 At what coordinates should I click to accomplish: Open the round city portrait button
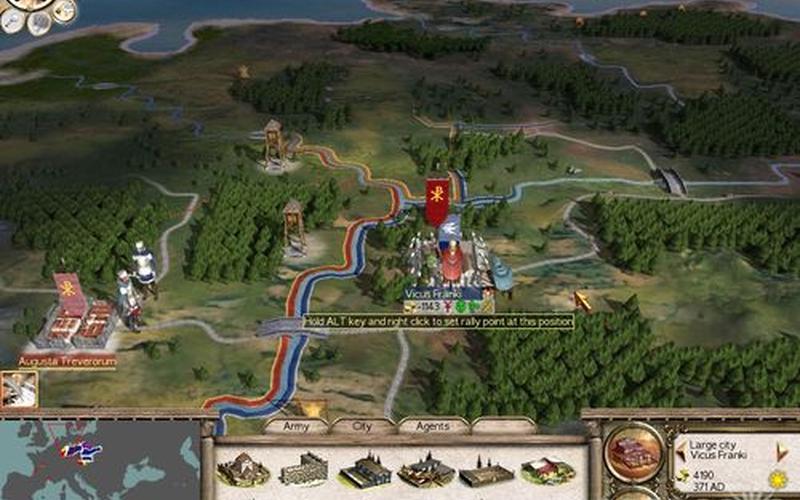point(634,453)
